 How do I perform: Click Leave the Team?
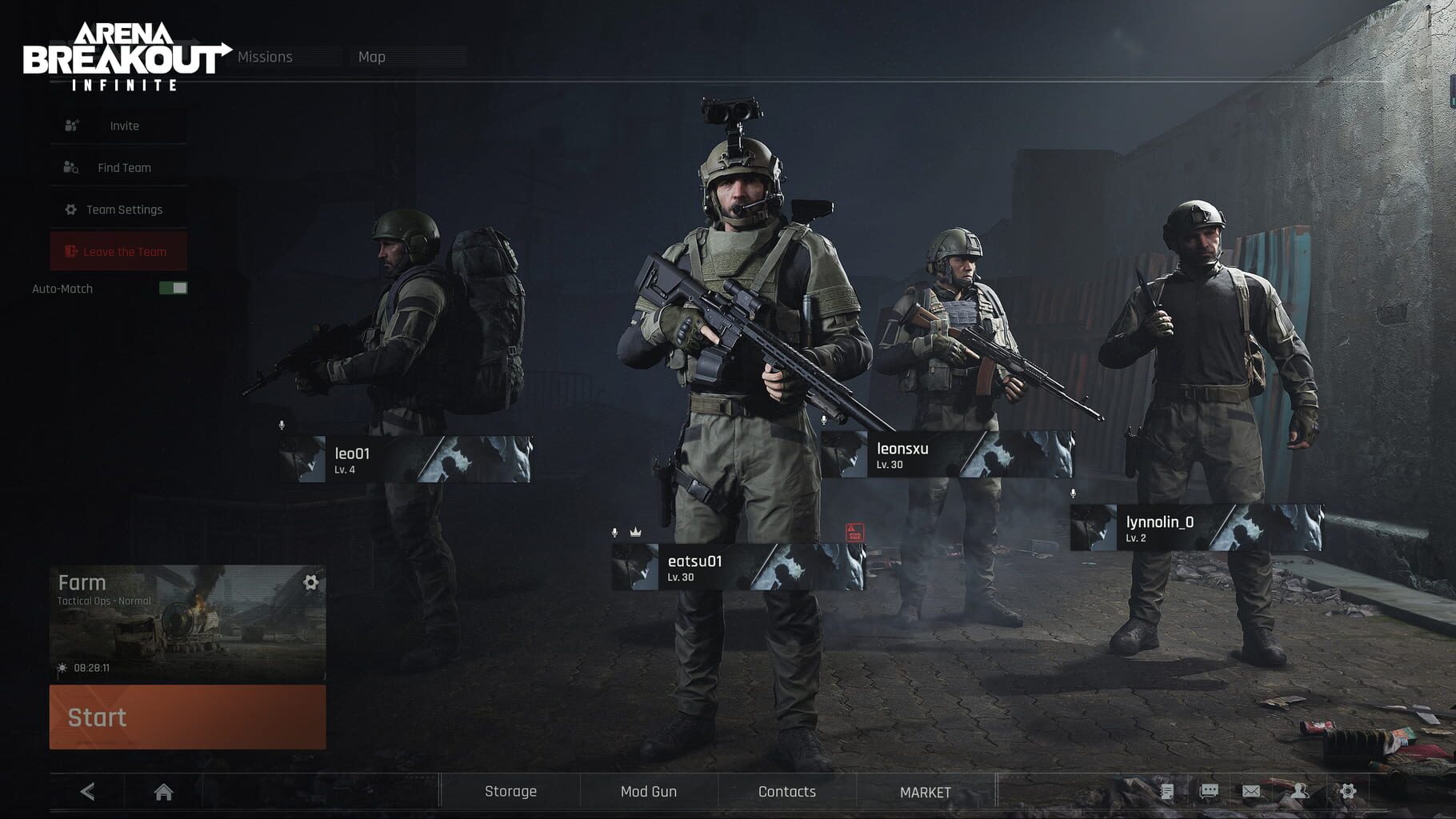point(118,251)
